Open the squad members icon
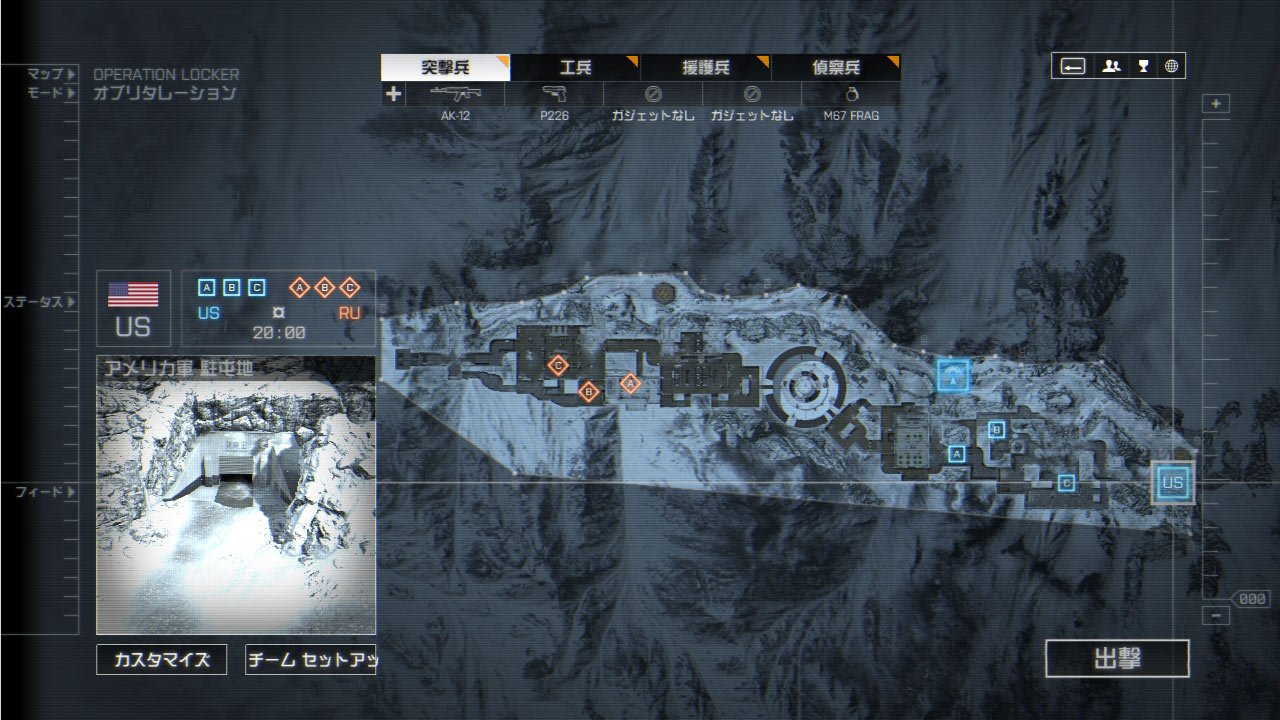The width and height of the screenshot is (1280, 720). click(x=1111, y=67)
